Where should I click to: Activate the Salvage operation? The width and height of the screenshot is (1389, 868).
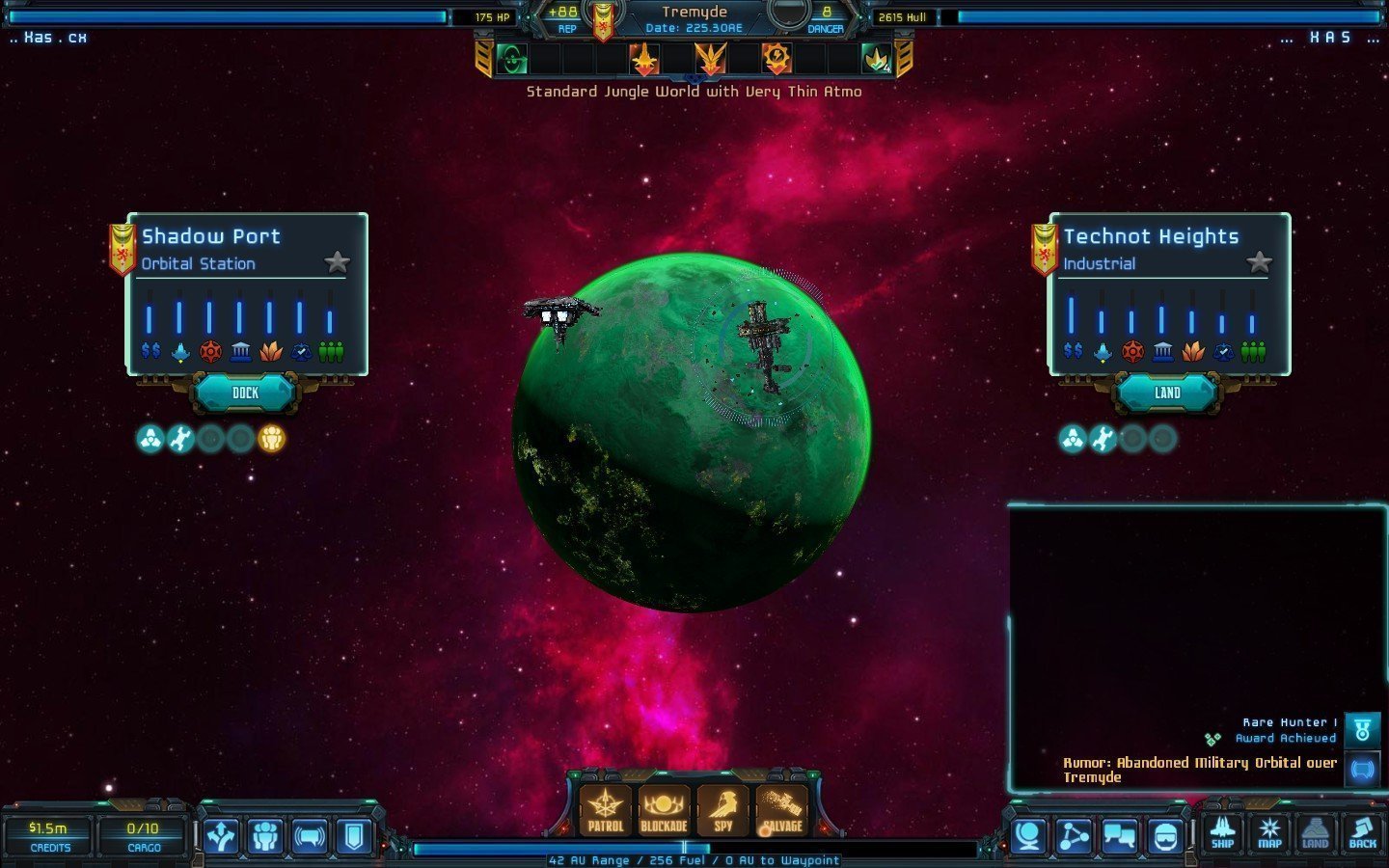782,810
